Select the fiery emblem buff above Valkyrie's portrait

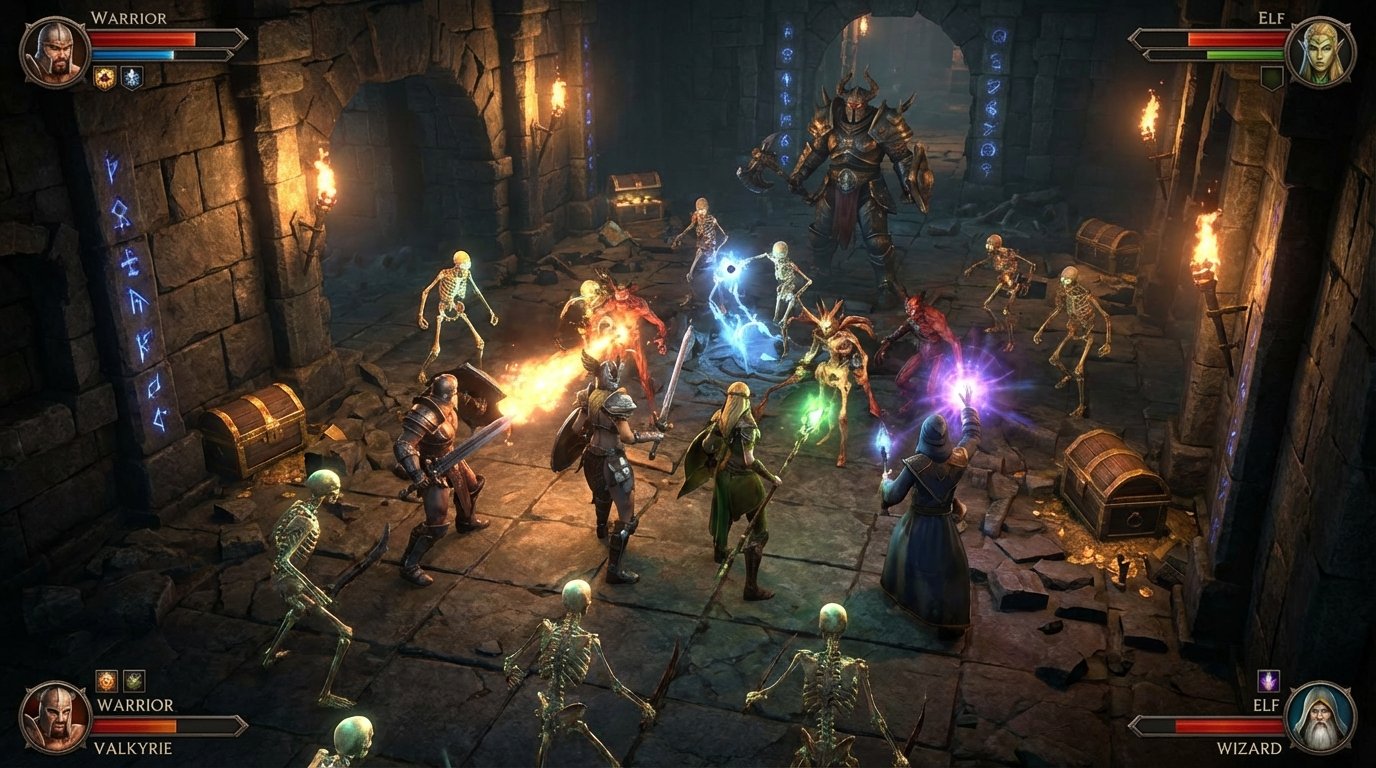[x=107, y=680]
